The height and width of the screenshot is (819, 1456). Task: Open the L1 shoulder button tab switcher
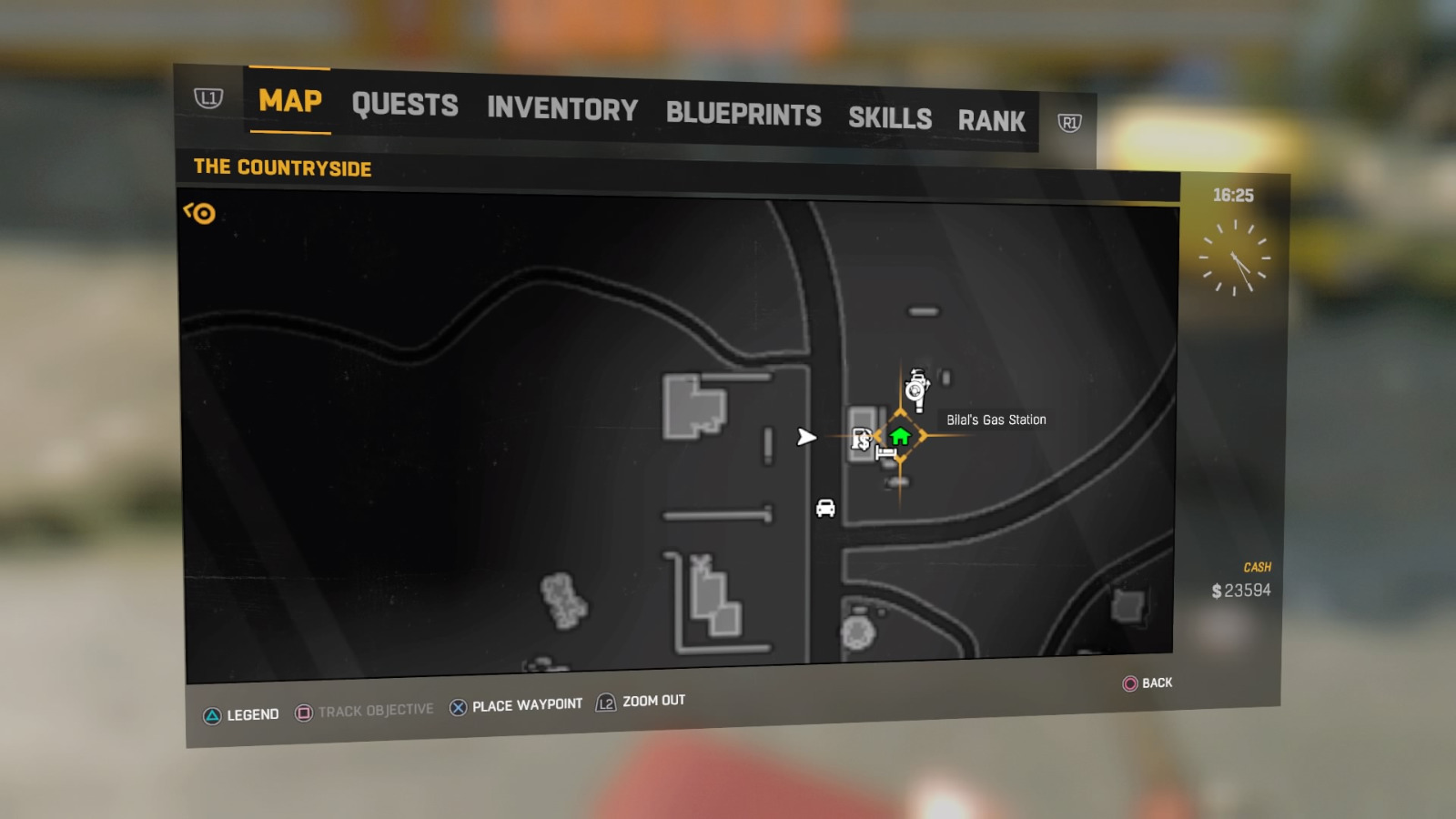coord(208,98)
